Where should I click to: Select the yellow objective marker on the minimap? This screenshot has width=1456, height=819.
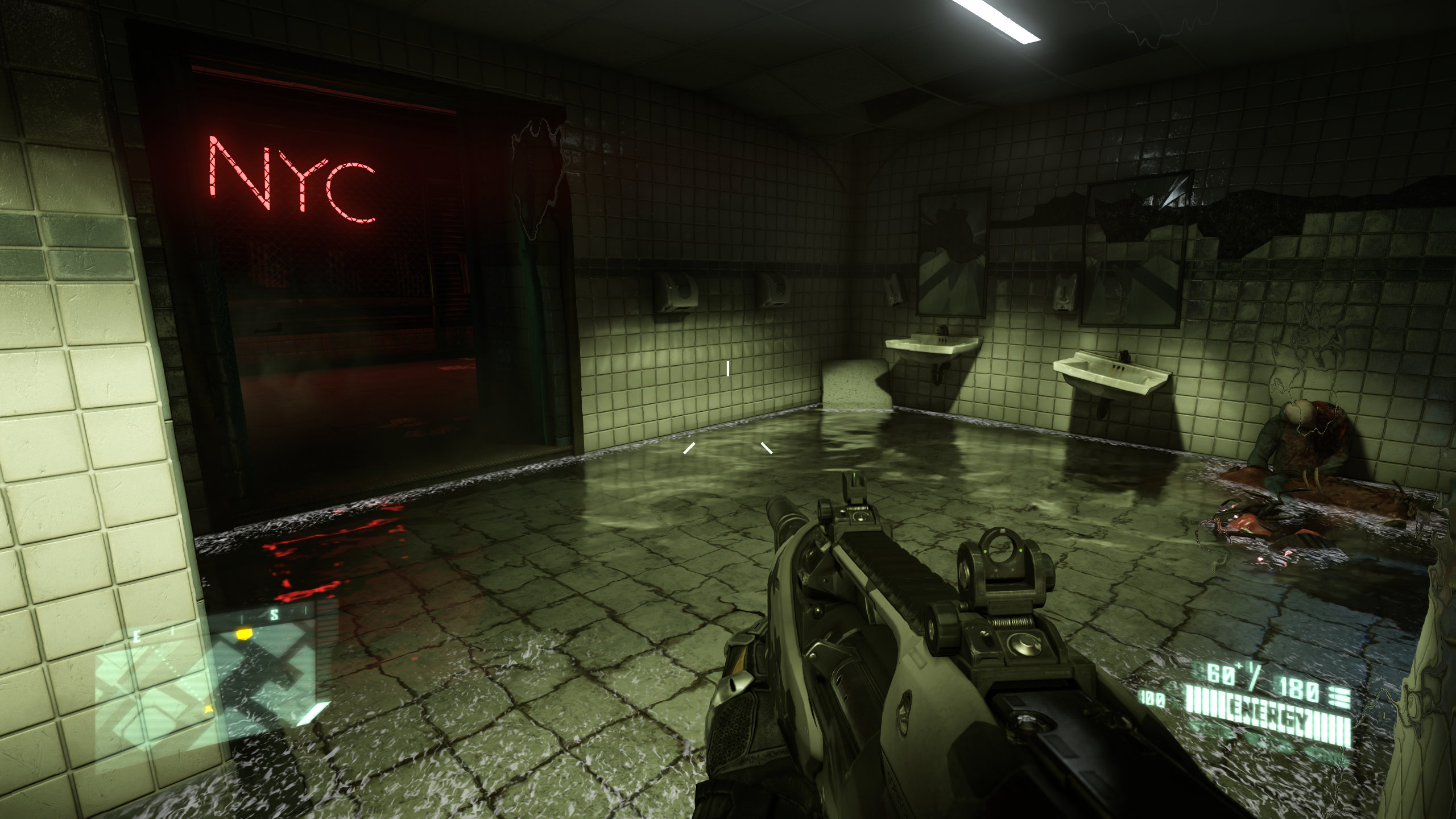[x=244, y=632]
